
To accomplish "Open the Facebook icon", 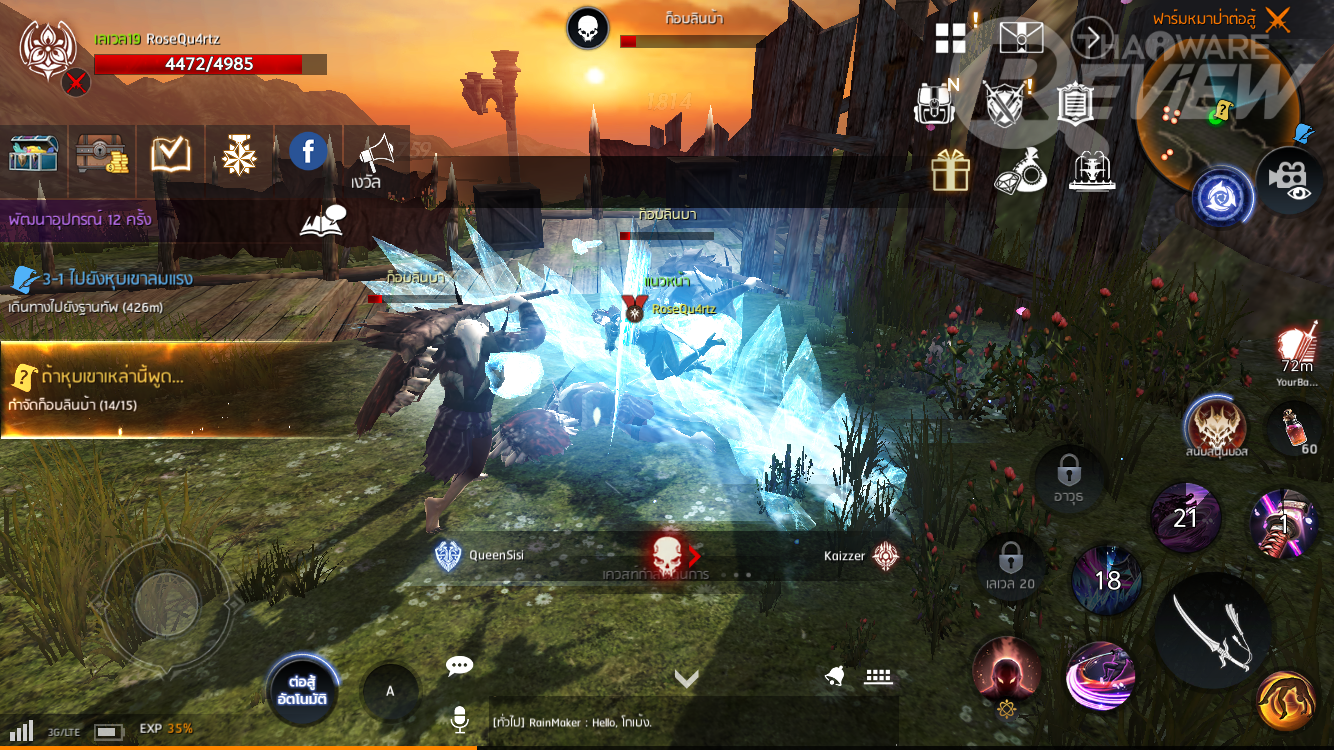I will coord(308,152).
